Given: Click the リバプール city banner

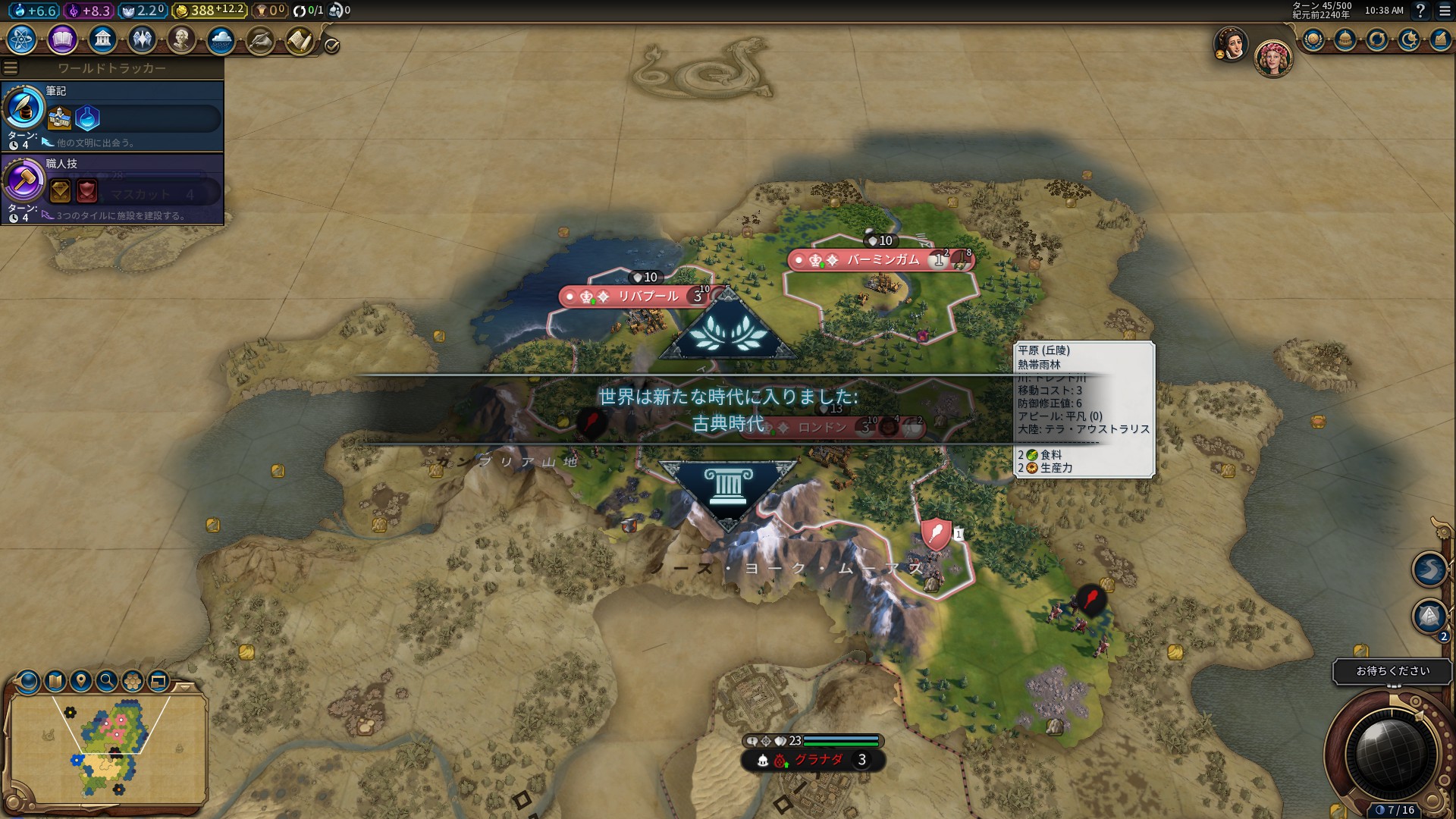Looking at the screenshot, I should 647,297.
